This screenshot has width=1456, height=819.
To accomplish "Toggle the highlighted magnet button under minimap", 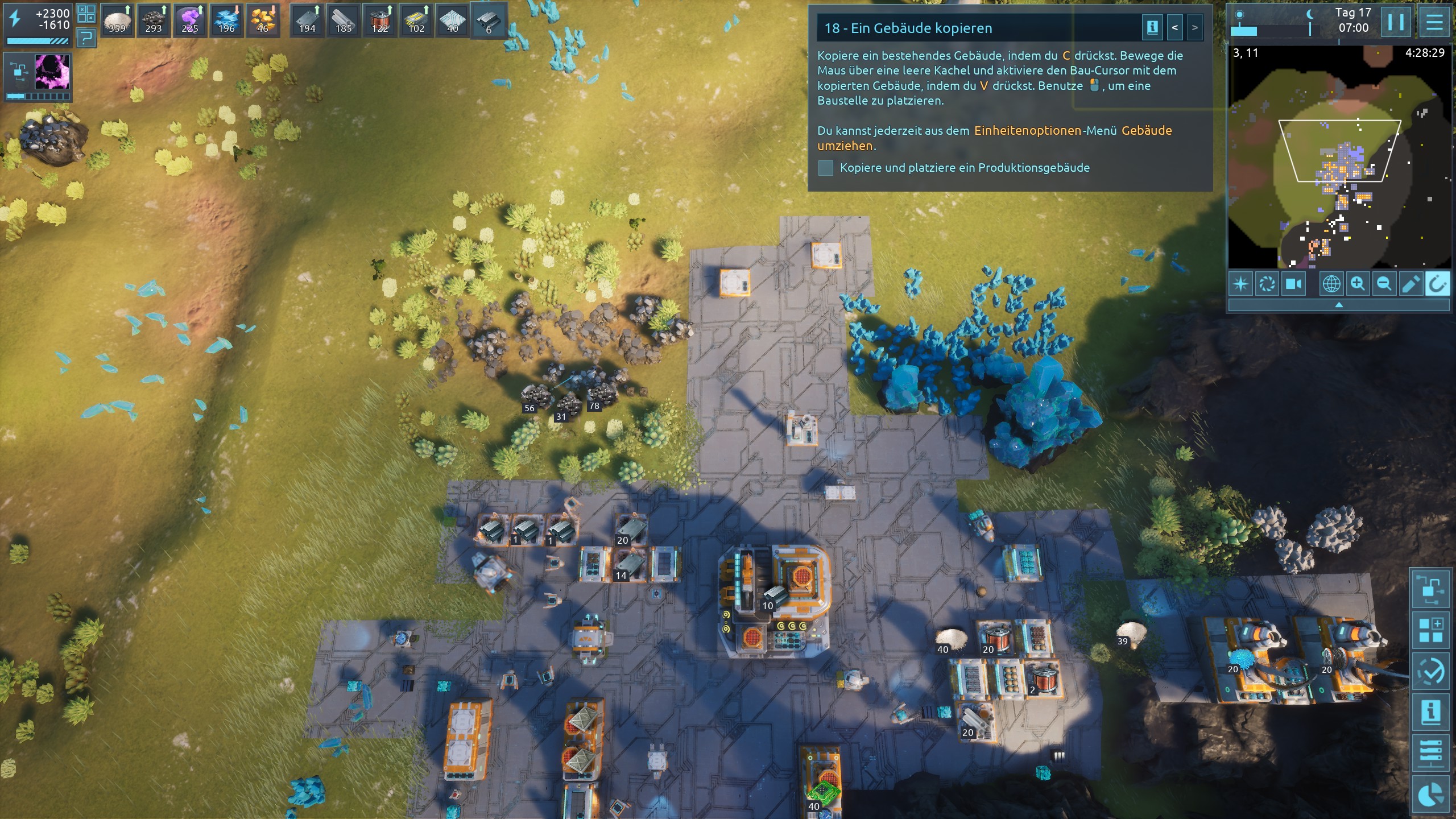I will [x=1437, y=284].
